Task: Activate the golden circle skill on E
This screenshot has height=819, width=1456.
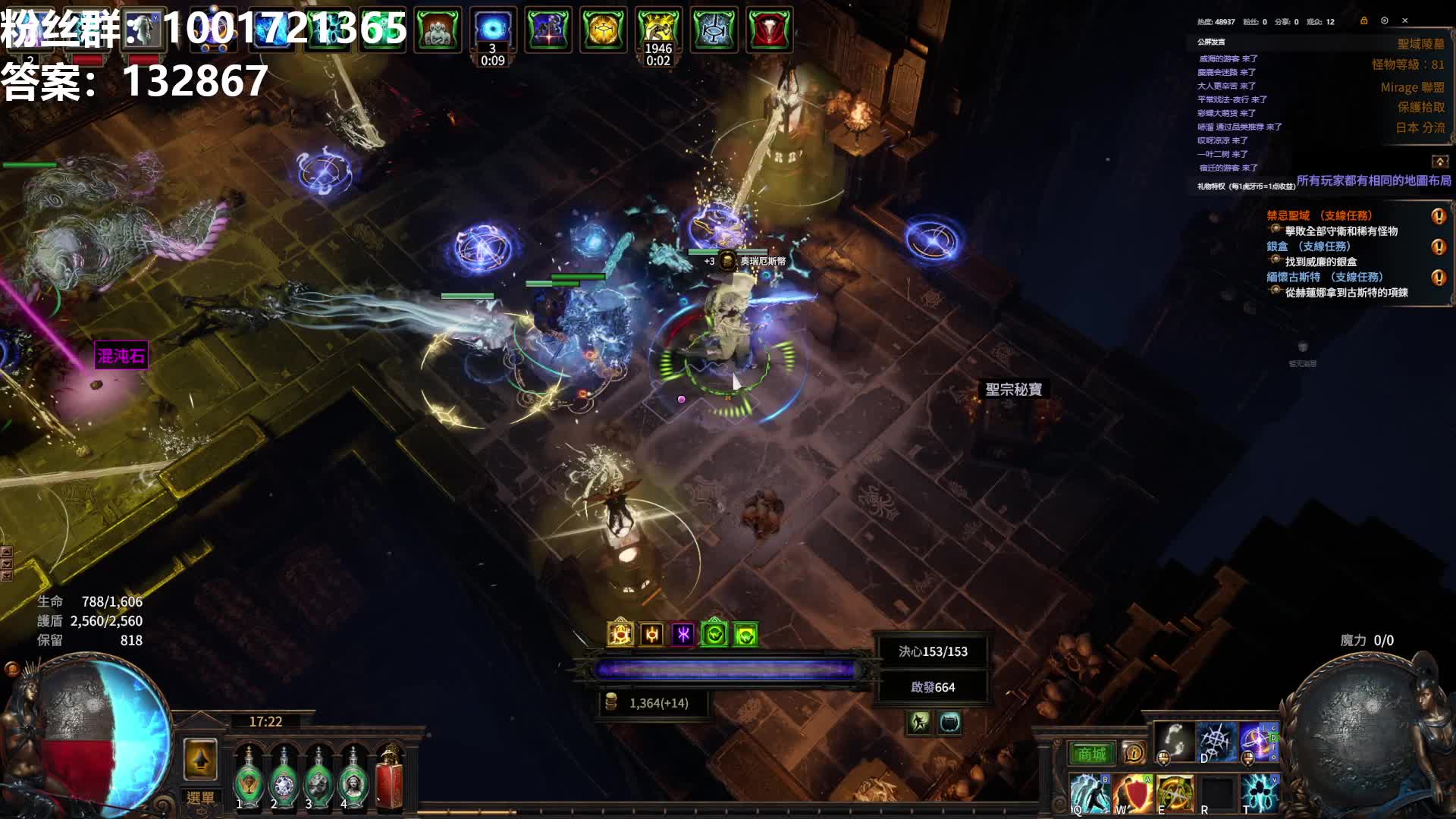Action: 1174,794
